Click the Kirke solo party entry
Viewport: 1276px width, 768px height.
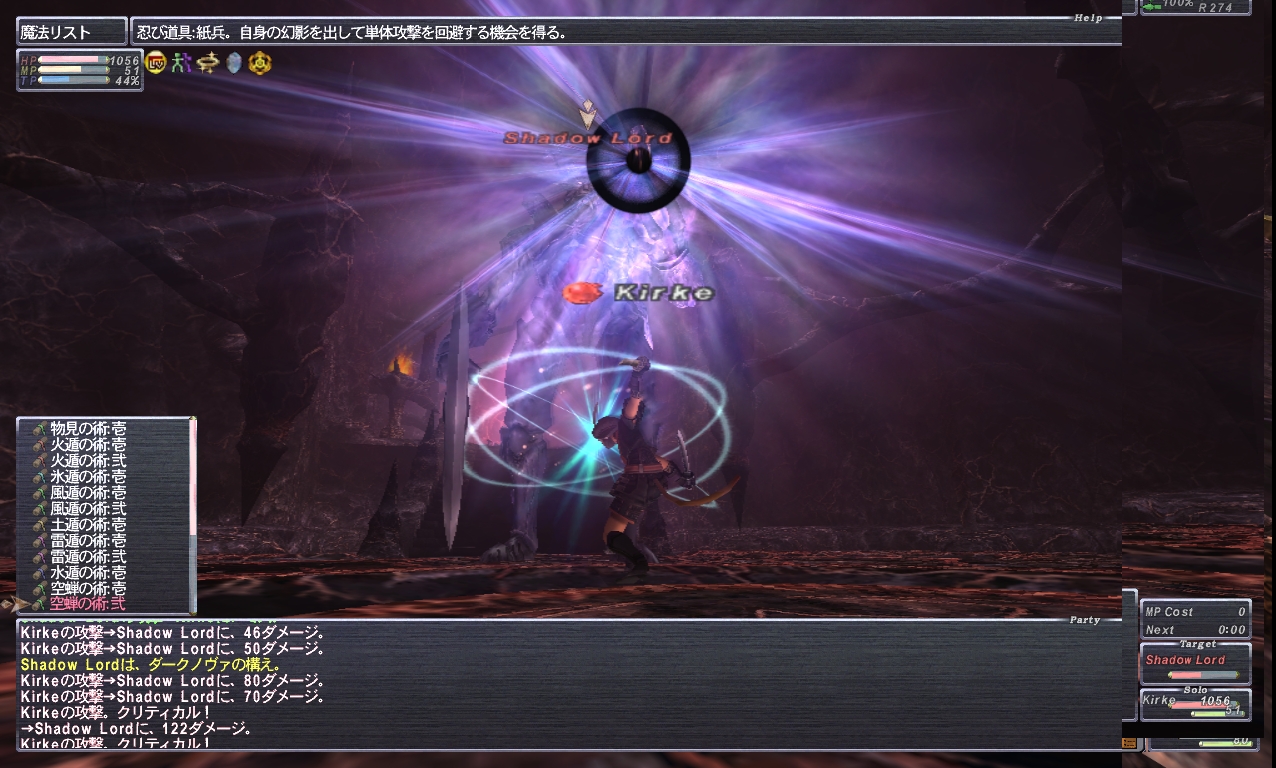[1195, 704]
